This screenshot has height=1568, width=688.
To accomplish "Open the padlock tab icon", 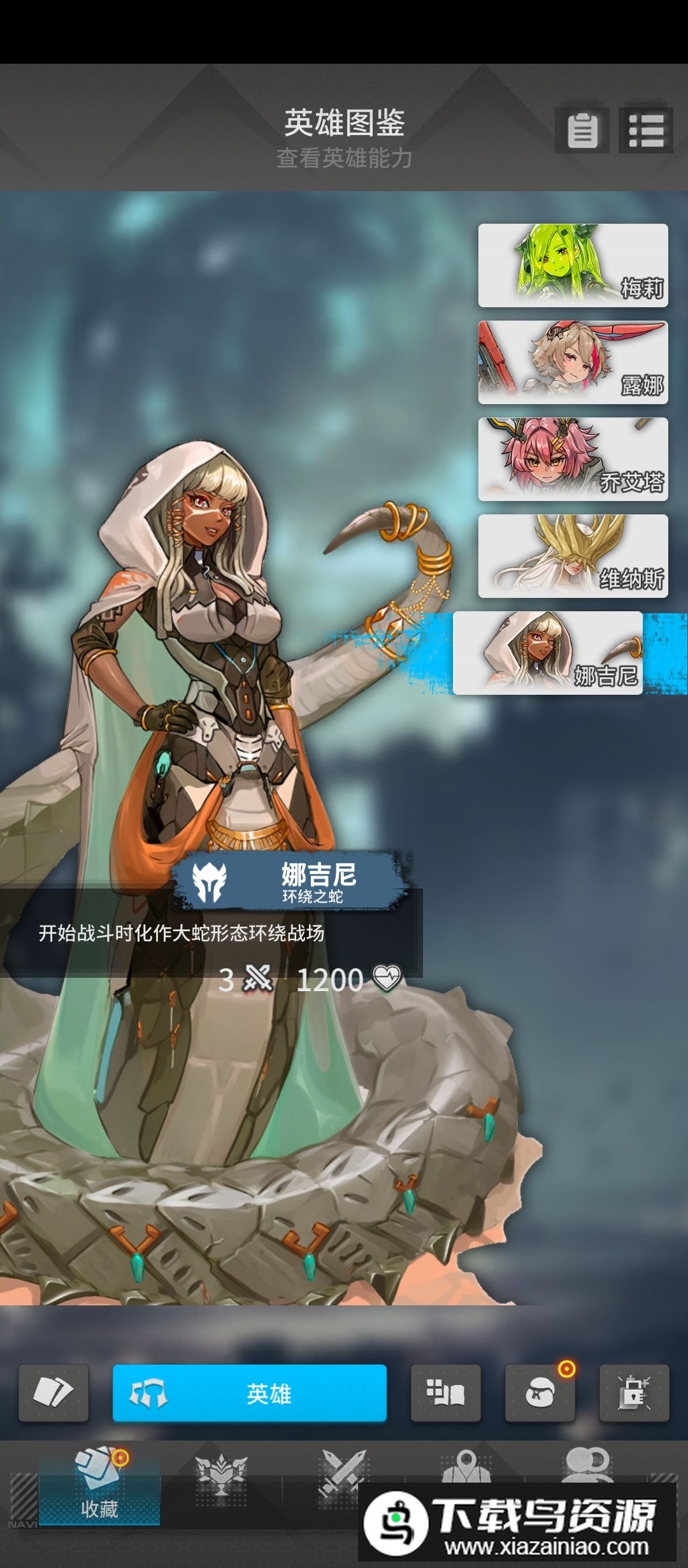I will pyautogui.click(x=634, y=1393).
